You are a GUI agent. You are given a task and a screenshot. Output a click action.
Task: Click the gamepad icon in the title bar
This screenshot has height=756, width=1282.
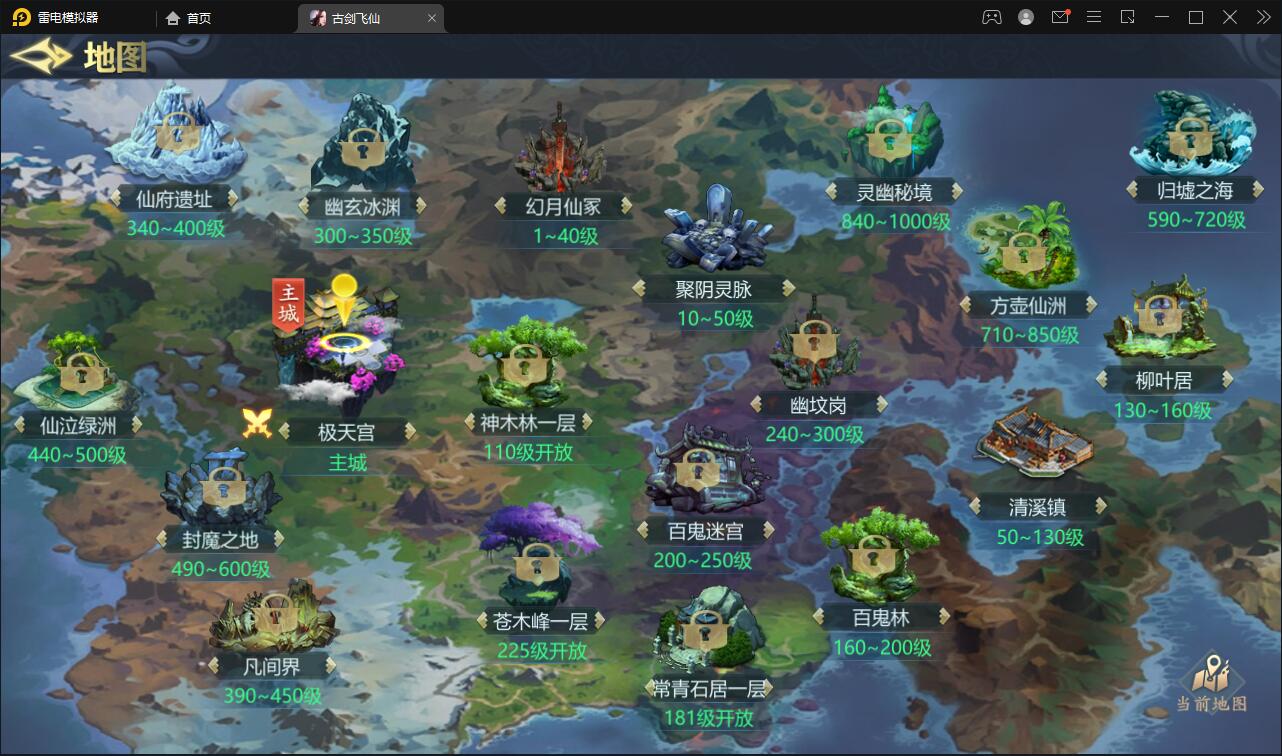tap(991, 17)
